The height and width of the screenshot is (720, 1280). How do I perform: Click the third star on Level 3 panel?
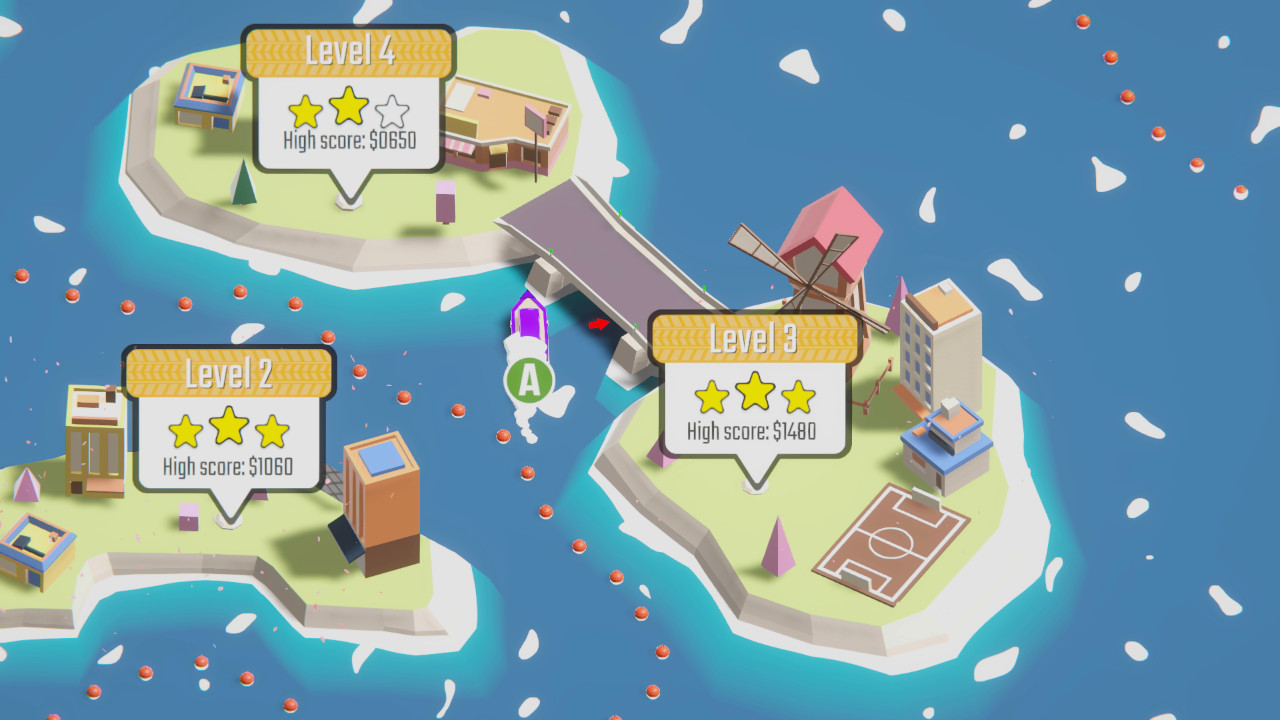(800, 395)
